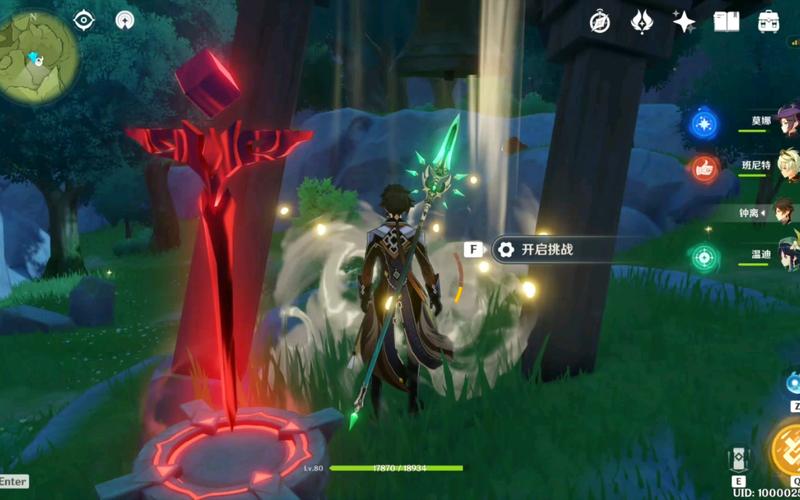800x500 pixels.
Task: Open the circular signal icon beside the eye
Action: pyautogui.click(x=125, y=20)
